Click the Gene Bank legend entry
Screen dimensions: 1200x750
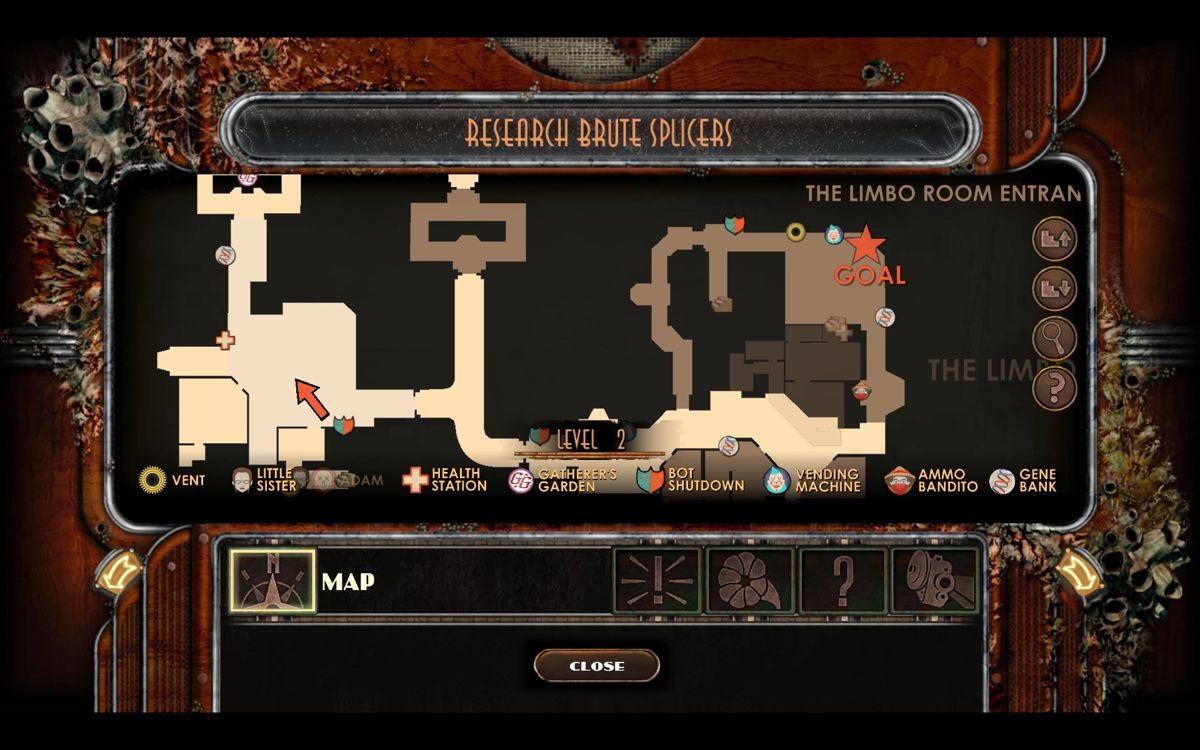[x=1023, y=480]
